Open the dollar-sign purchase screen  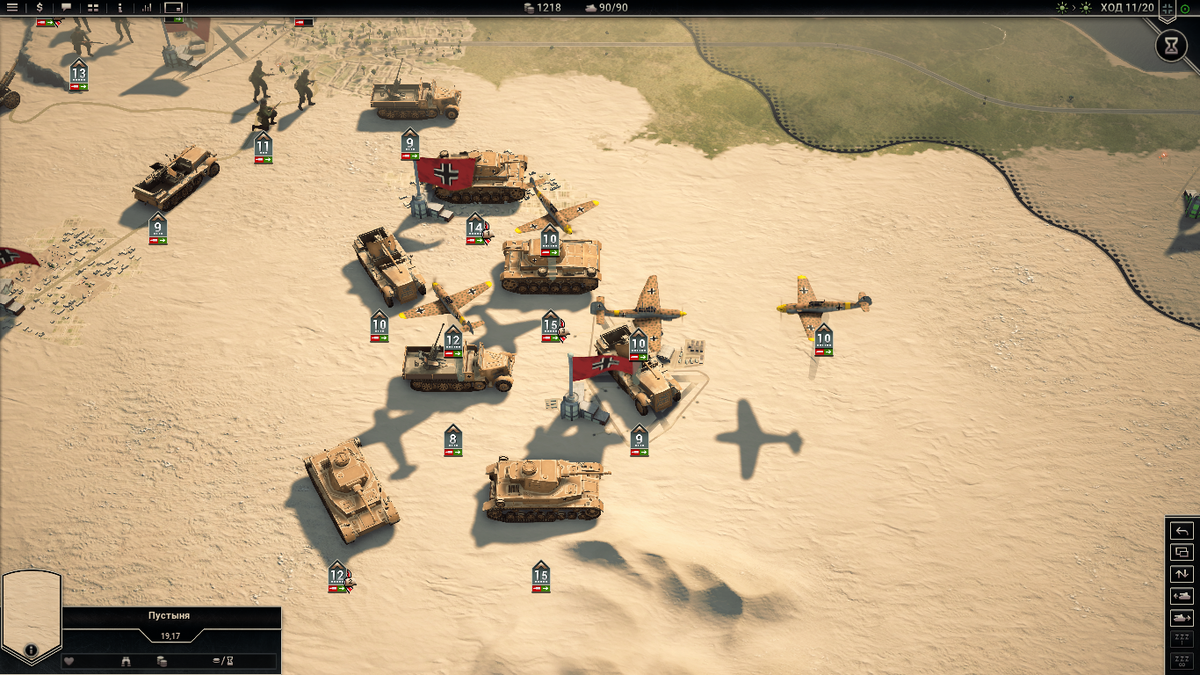[x=39, y=7]
